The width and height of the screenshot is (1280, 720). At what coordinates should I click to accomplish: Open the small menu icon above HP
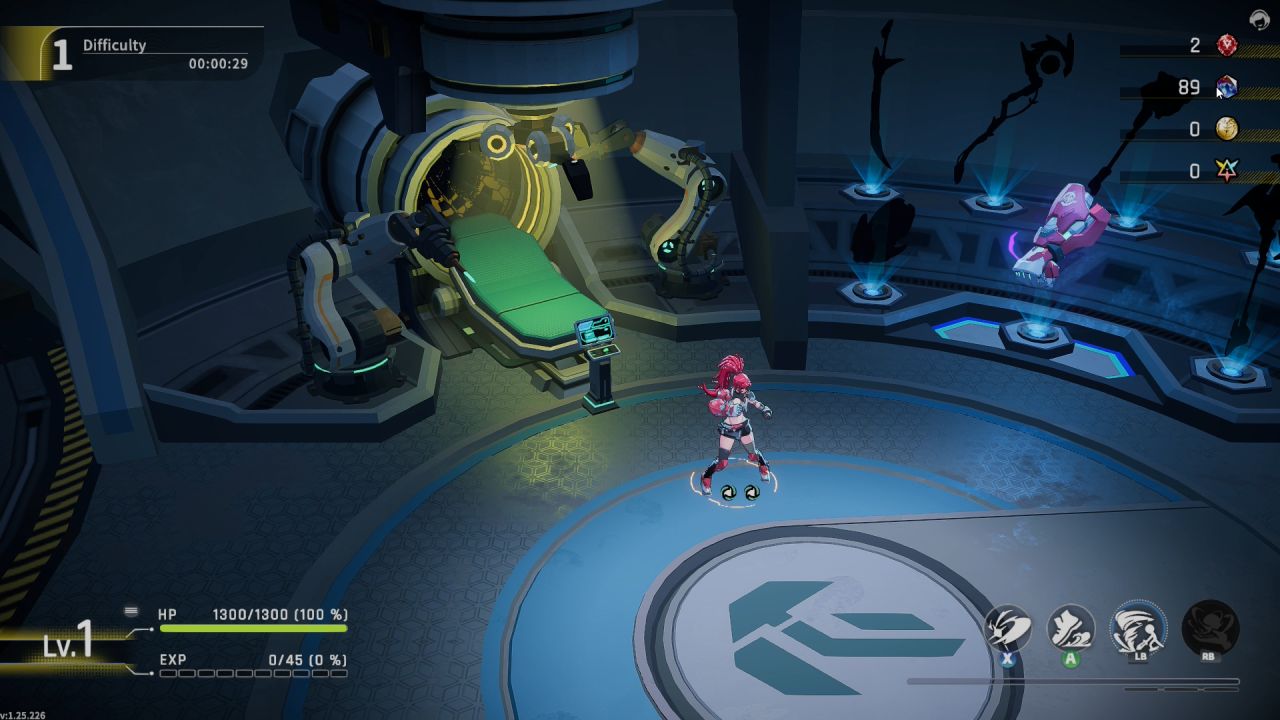131,611
